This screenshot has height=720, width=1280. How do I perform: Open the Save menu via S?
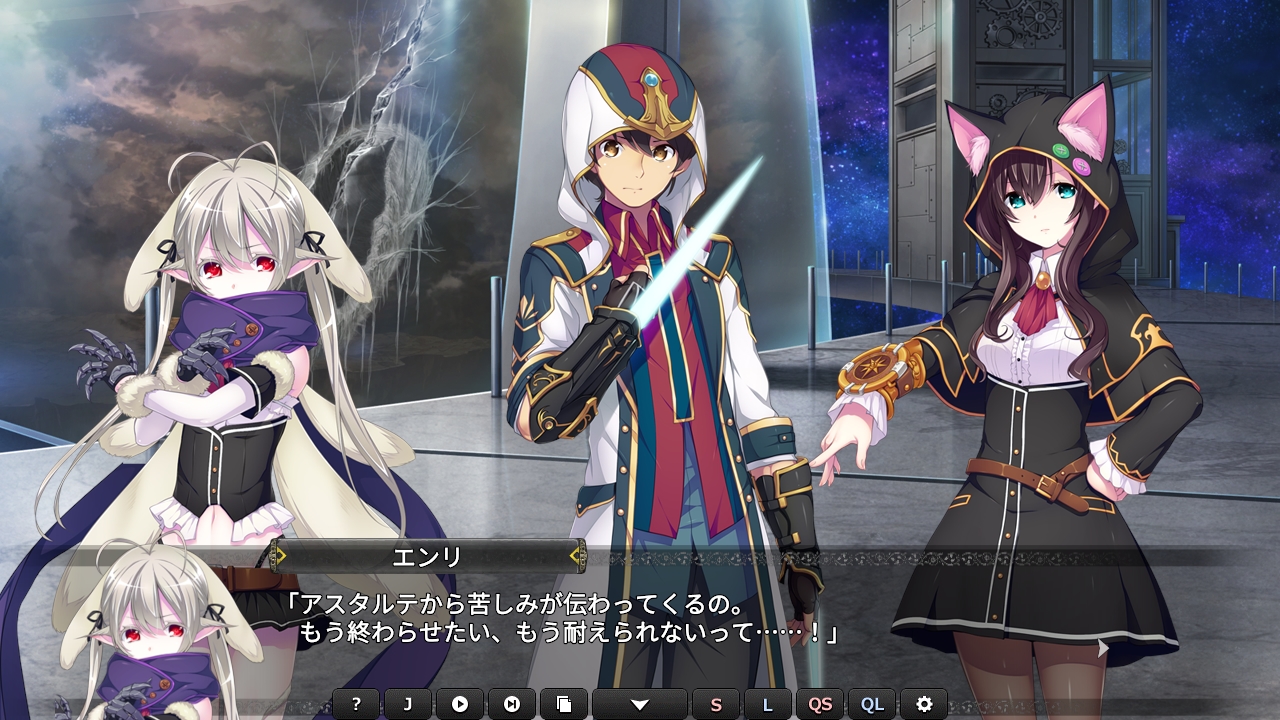[x=716, y=704]
